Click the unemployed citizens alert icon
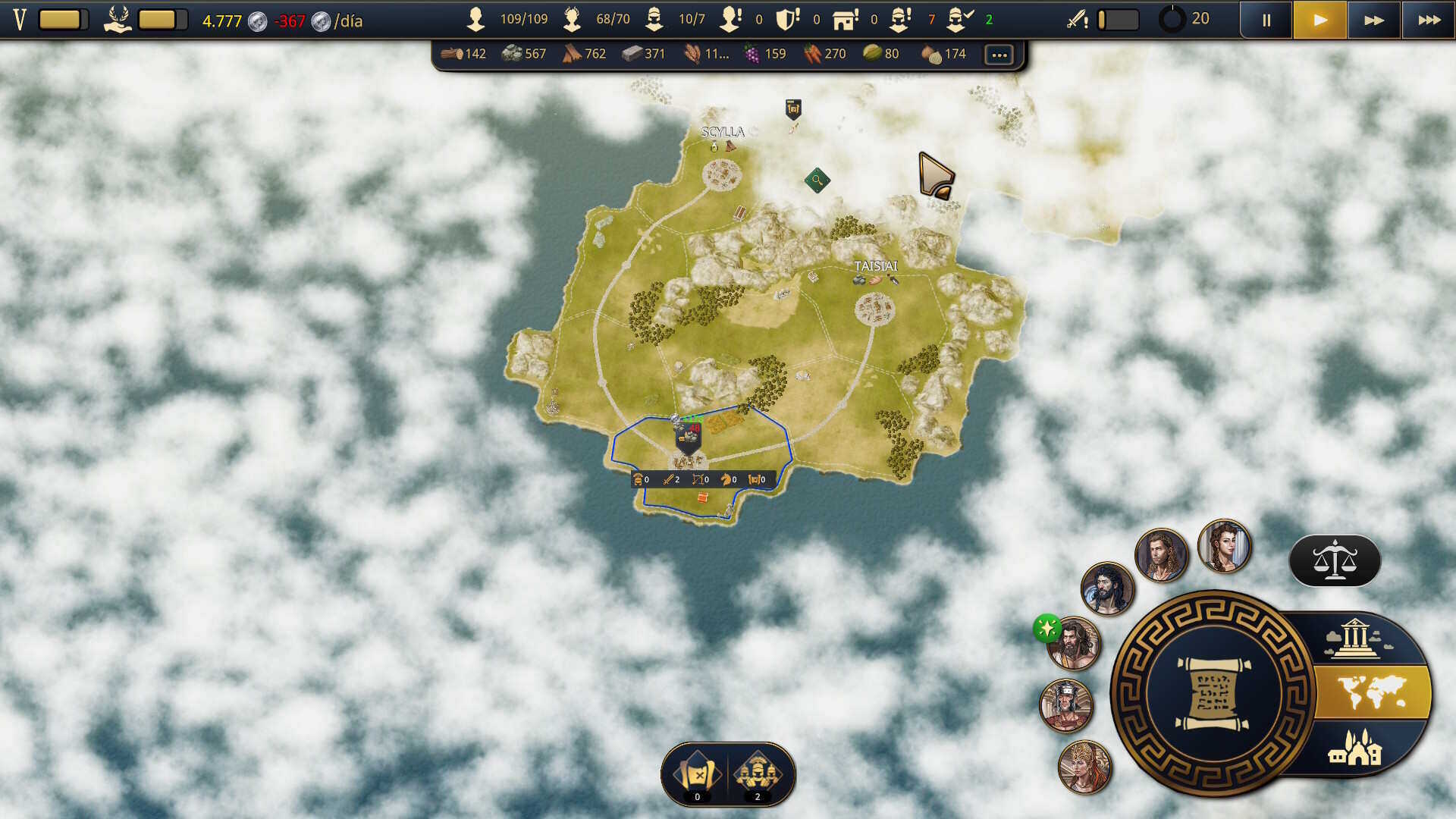The width and height of the screenshot is (1456, 819). (x=731, y=20)
